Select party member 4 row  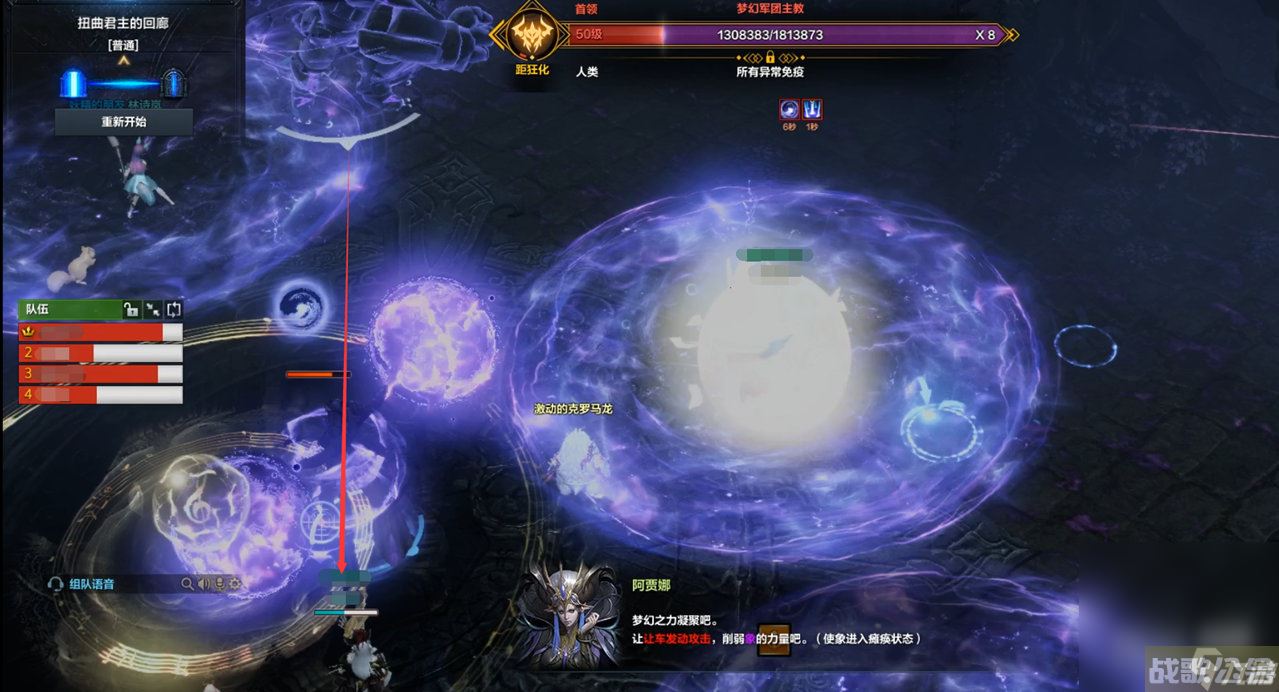click(x=100, y=395)
